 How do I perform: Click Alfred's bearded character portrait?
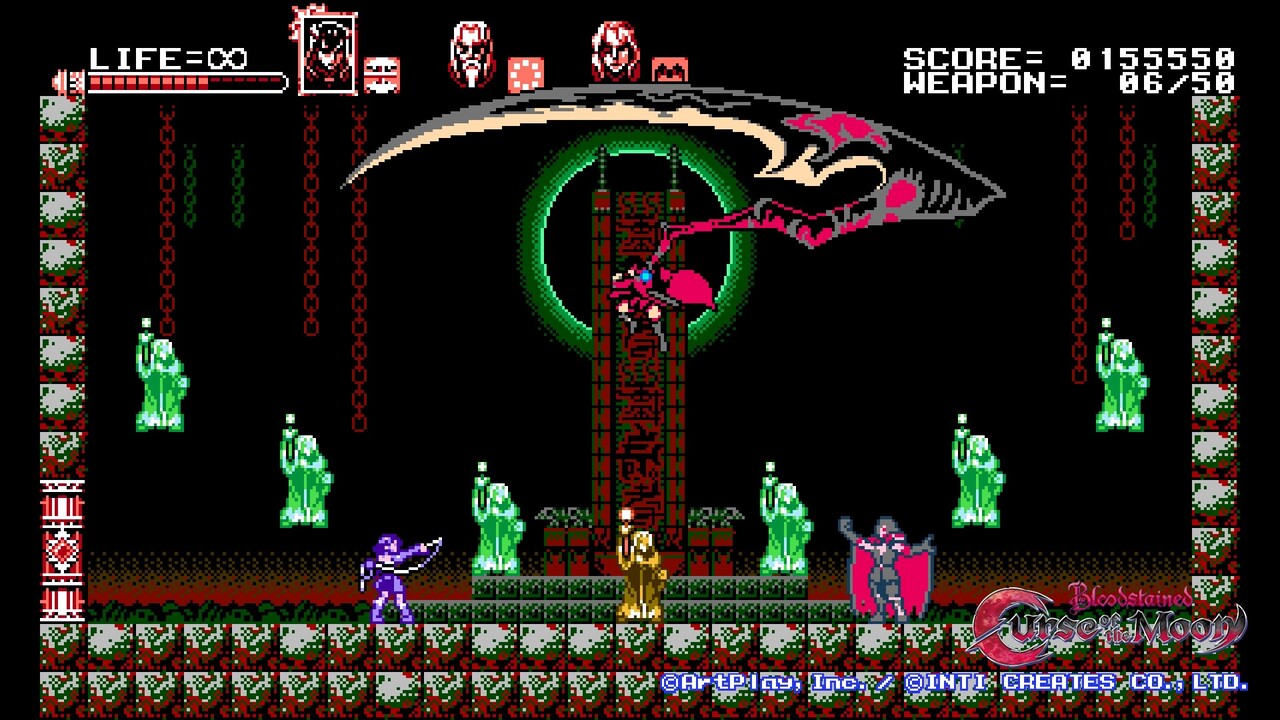(470, 50)
